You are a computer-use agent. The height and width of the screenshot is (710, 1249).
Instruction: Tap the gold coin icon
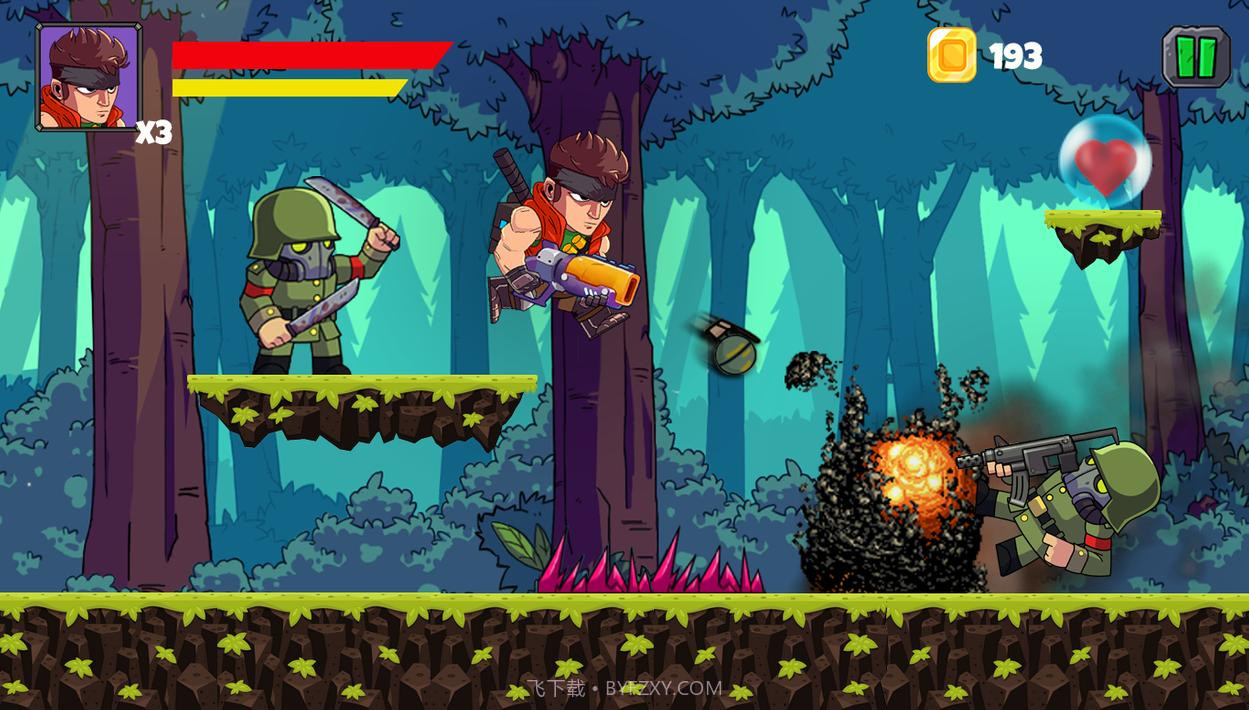coord(951,55)
